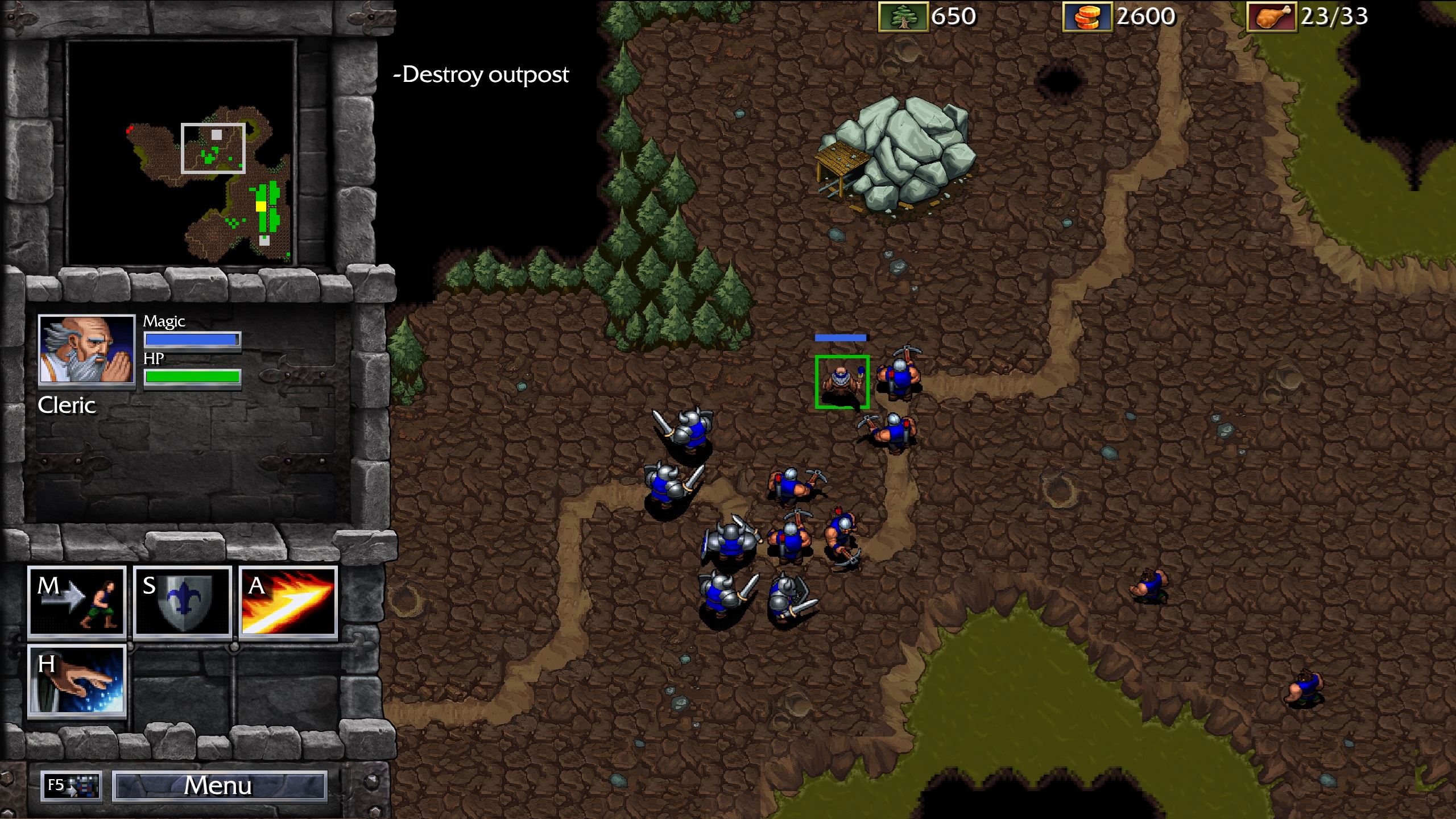Click the F5 diplomacy icon button

tap(70, 787)
